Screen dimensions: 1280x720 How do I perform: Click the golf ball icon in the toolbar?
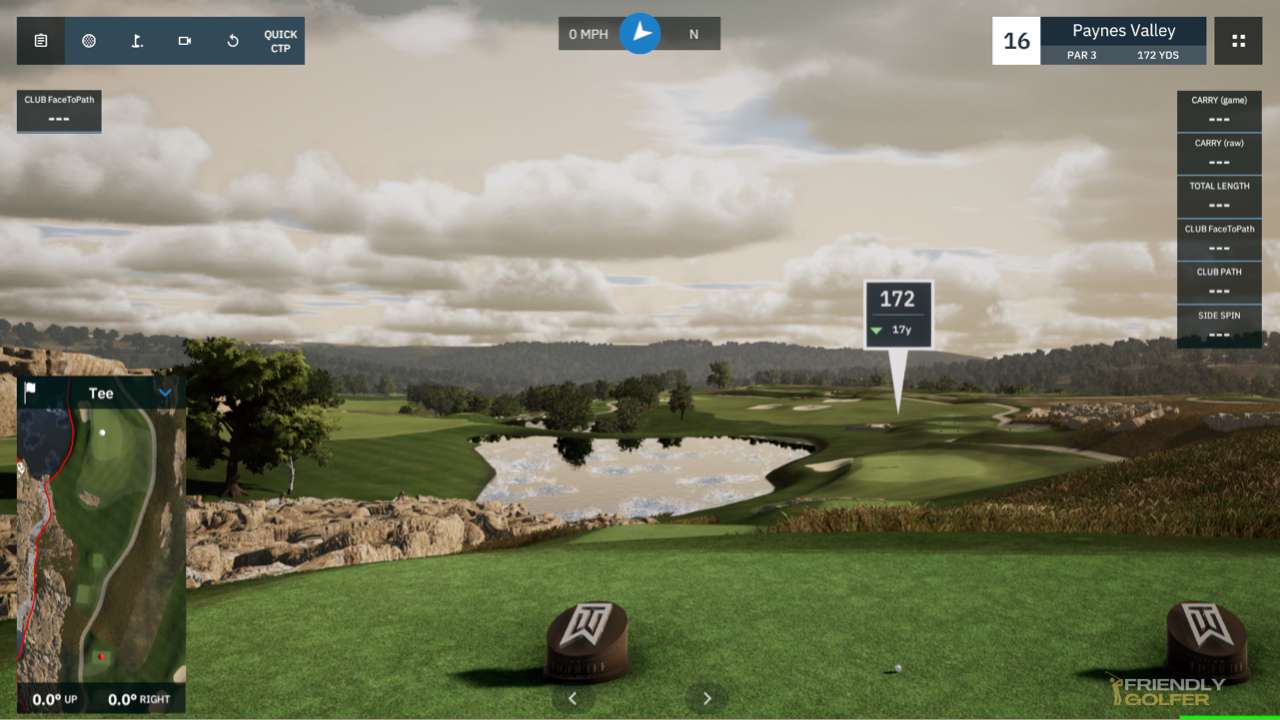click(x=89, y=41)
